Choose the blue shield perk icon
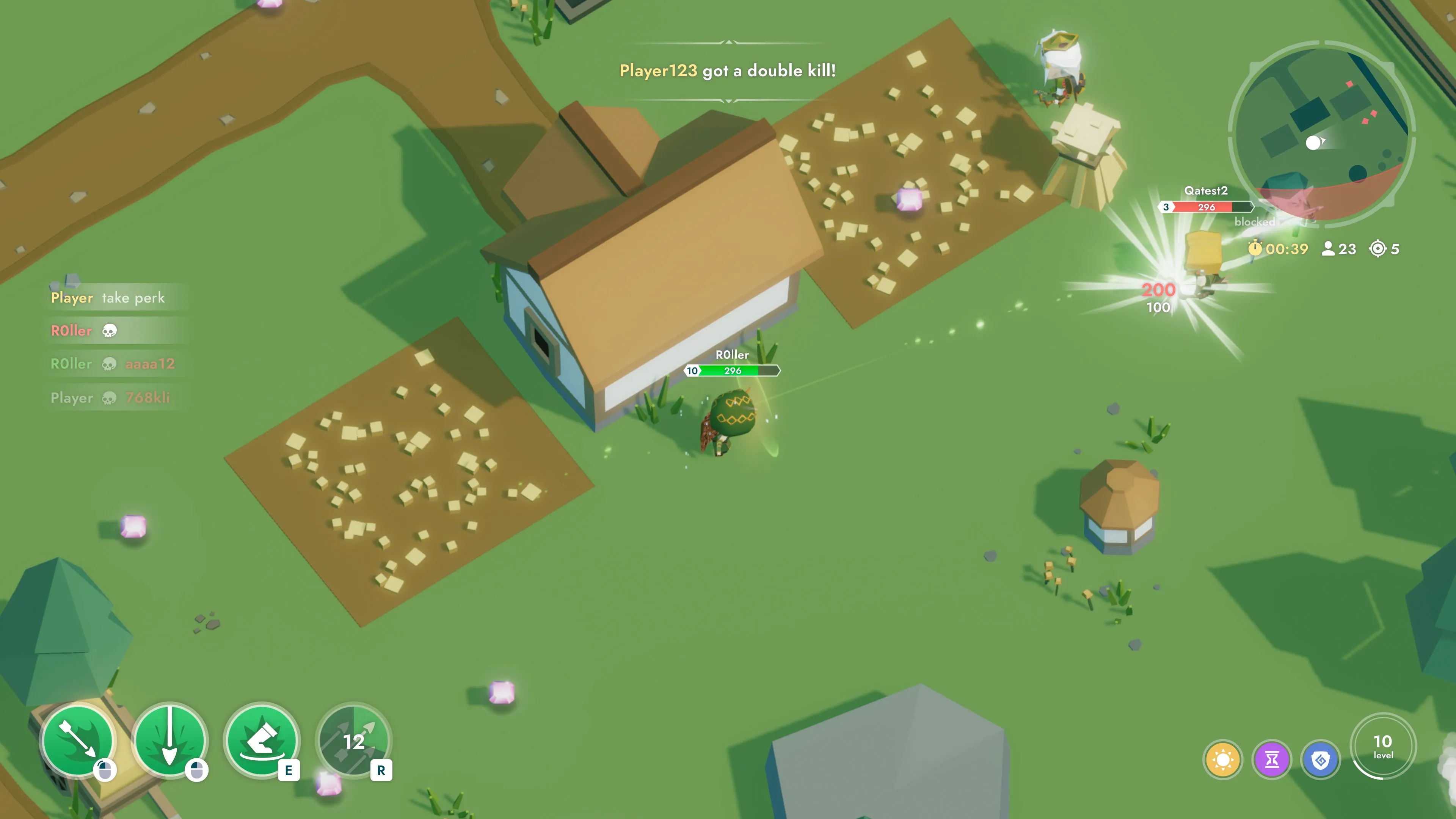Viewport: 1456px width, 819px height. [x=1320, y=759]
